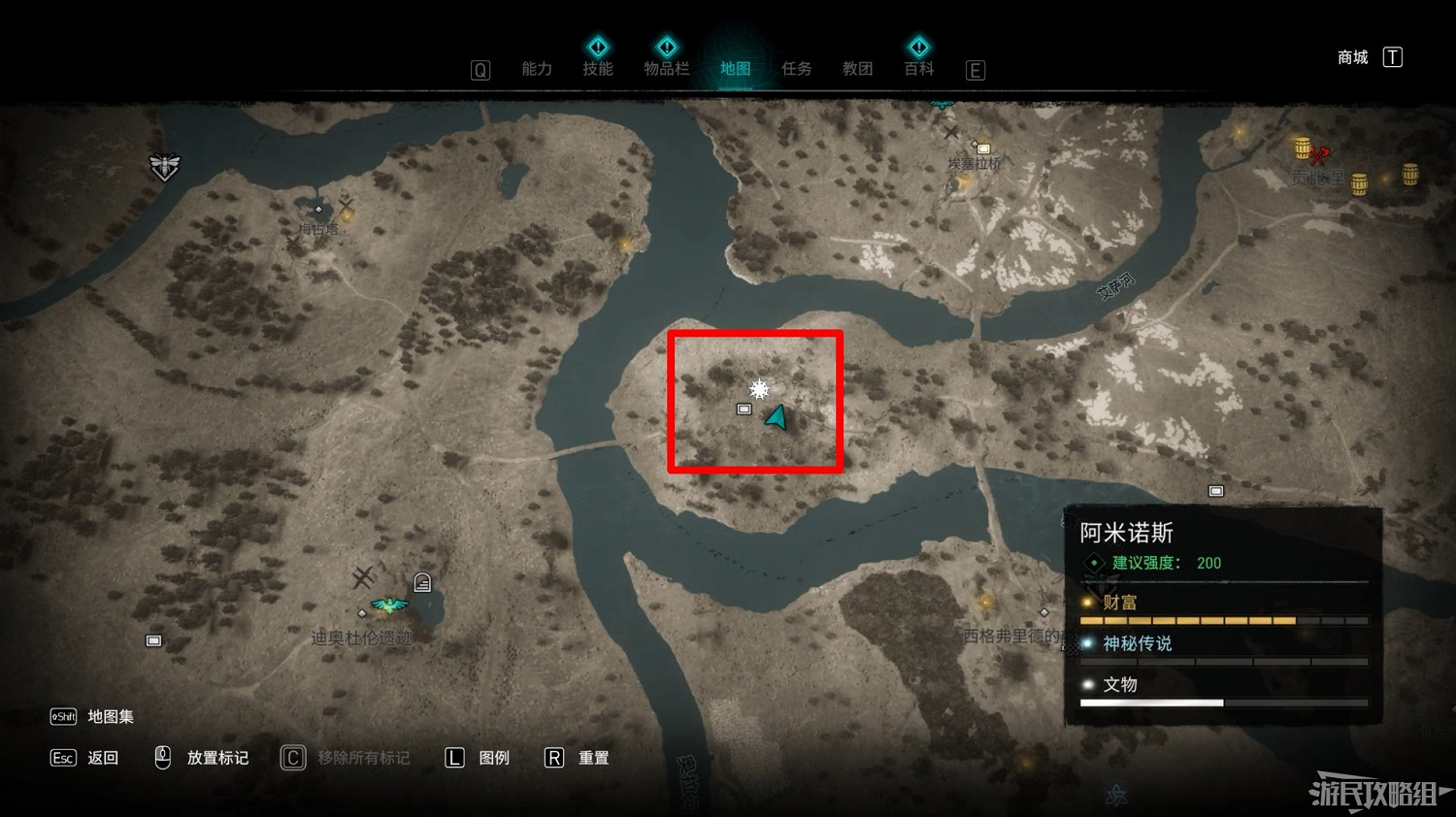The height and width of the screenshot is (817, 1456).
Task: Select the moth emblem icon top-left of map
Action: click(165, 167)
